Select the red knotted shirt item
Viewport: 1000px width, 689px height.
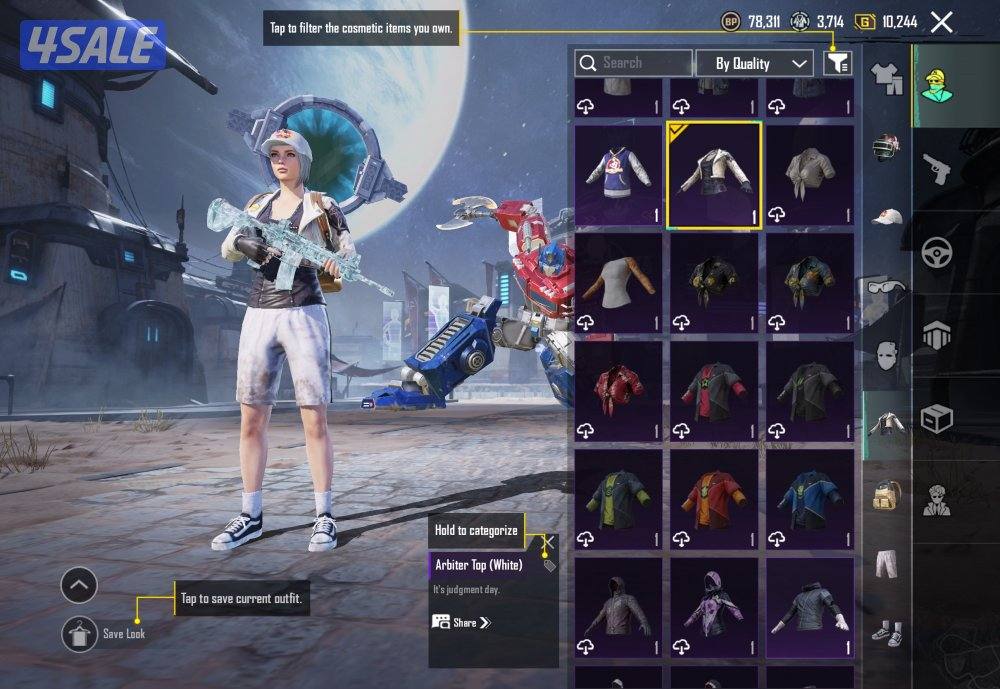[x=618, y=392]
